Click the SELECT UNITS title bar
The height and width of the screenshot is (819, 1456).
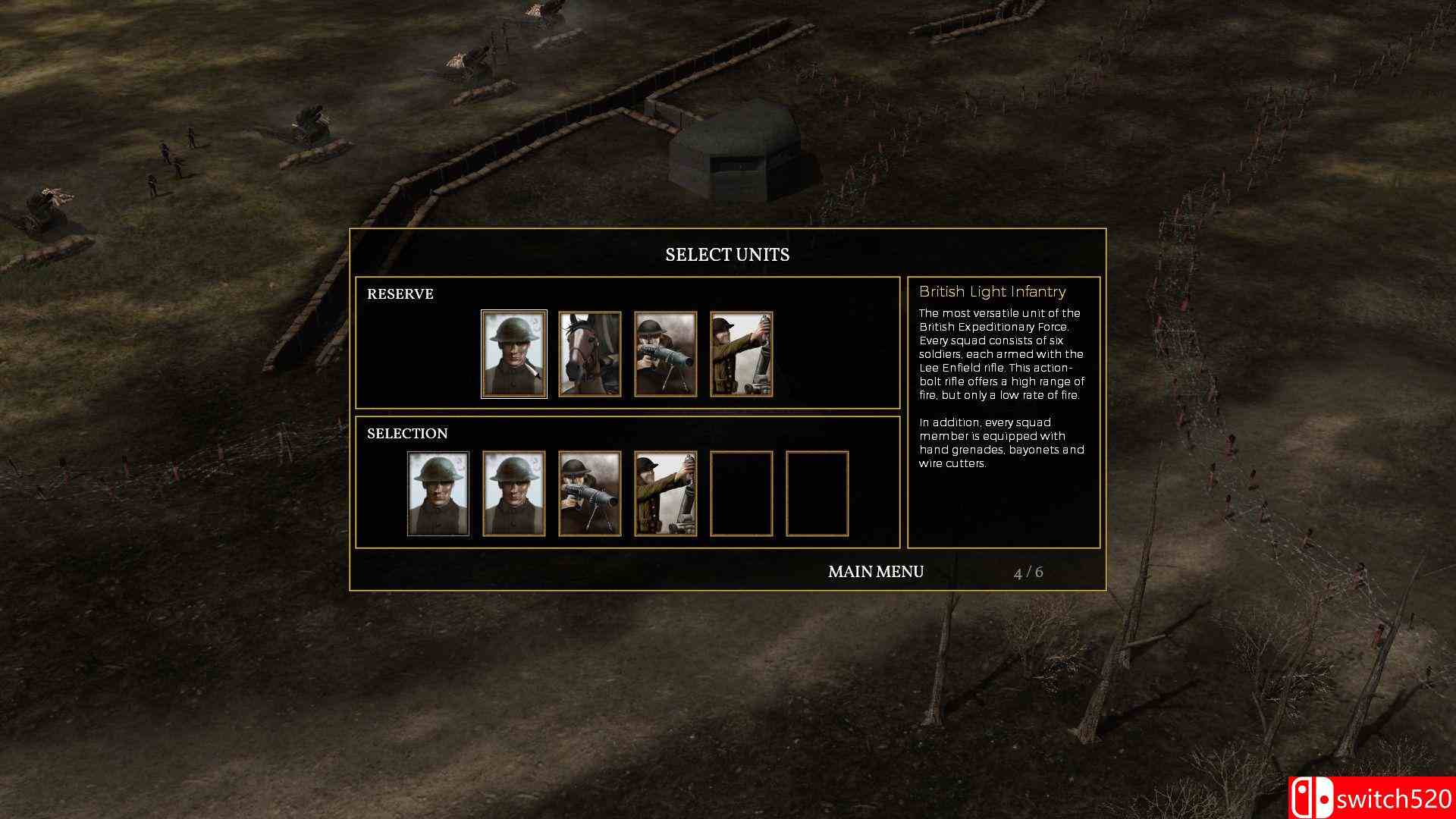727,255
